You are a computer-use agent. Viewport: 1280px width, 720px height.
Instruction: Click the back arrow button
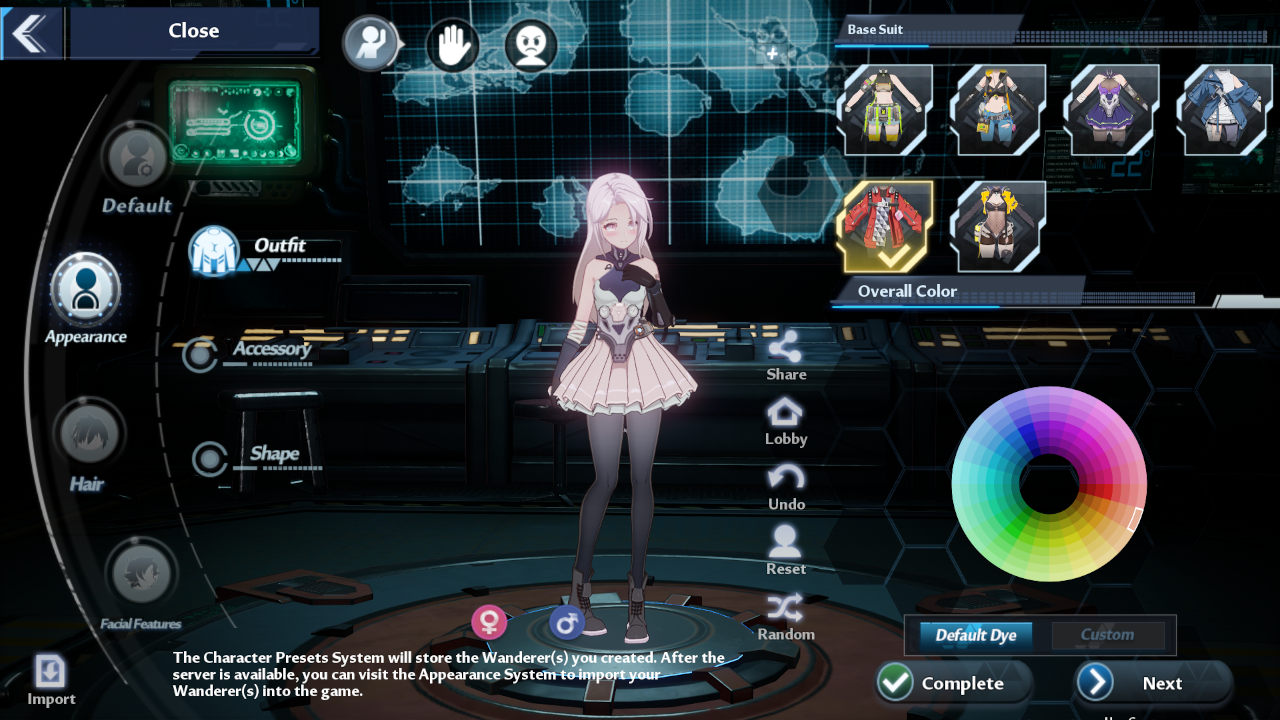tap(30, 32)
